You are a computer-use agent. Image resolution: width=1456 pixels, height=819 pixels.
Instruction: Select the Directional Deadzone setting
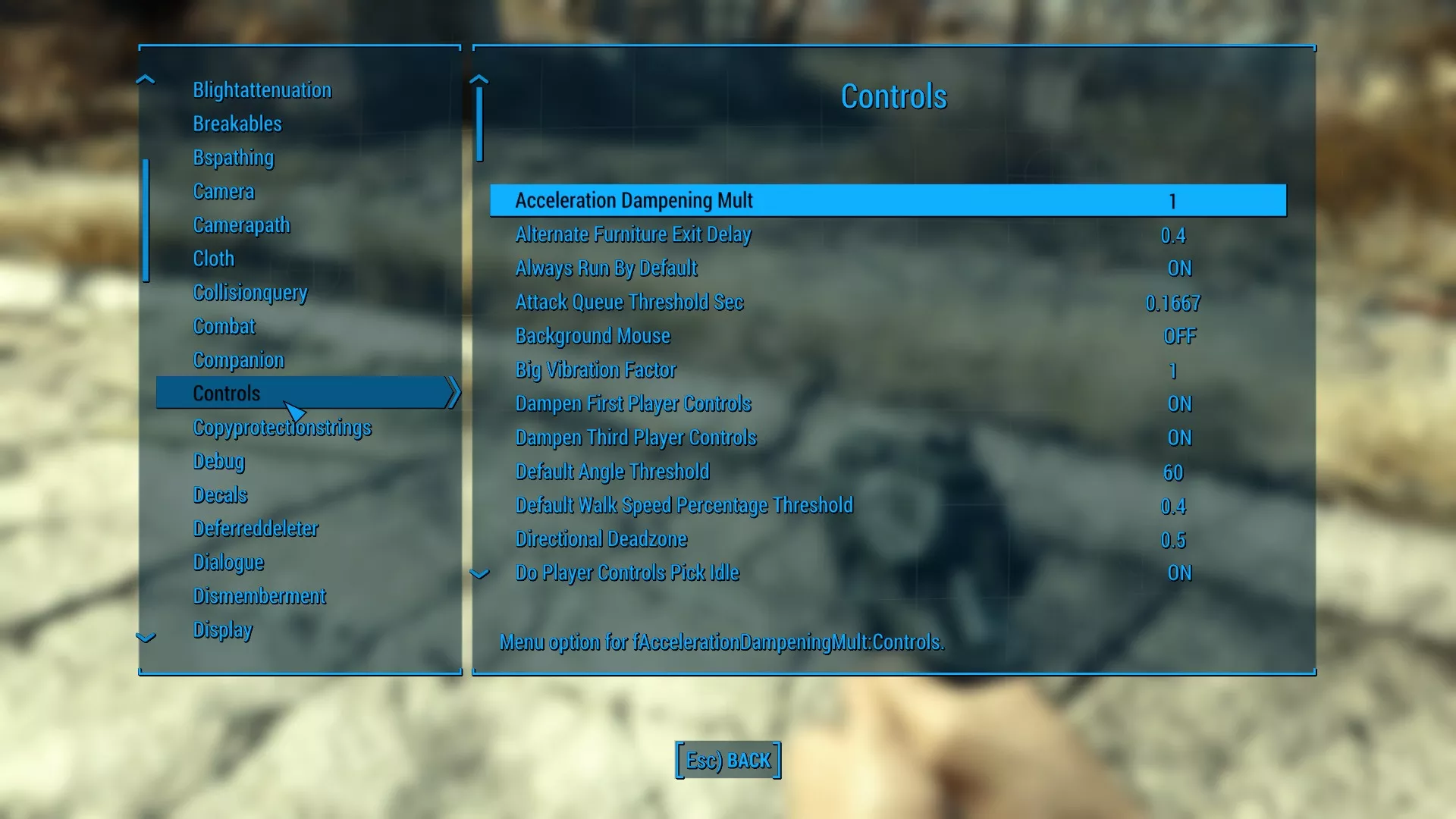coord(887,539)
